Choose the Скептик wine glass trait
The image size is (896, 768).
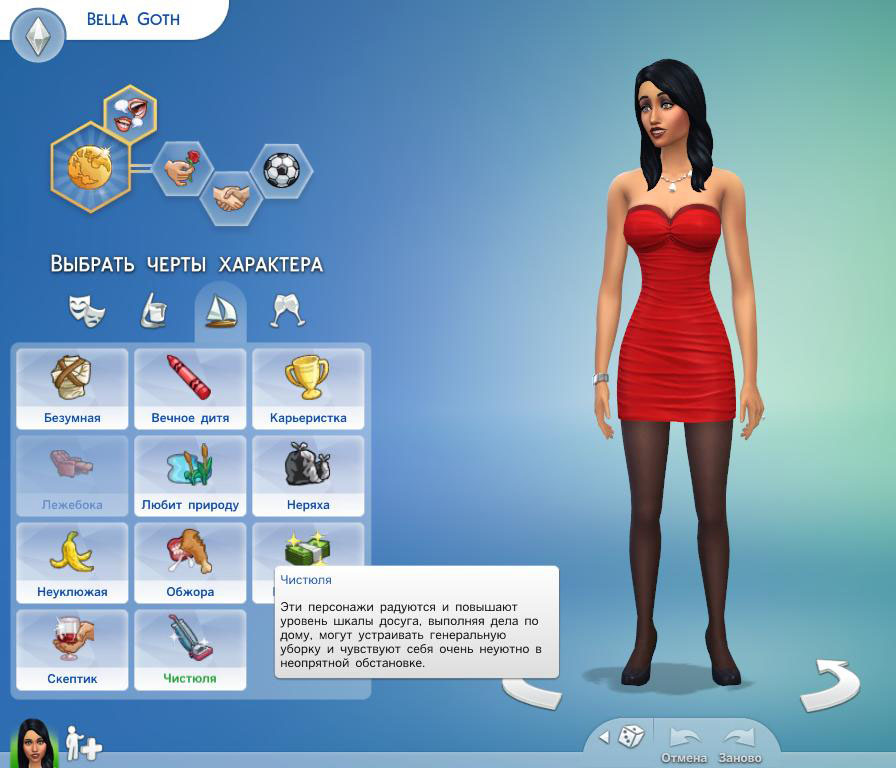(x=72, y=650)
